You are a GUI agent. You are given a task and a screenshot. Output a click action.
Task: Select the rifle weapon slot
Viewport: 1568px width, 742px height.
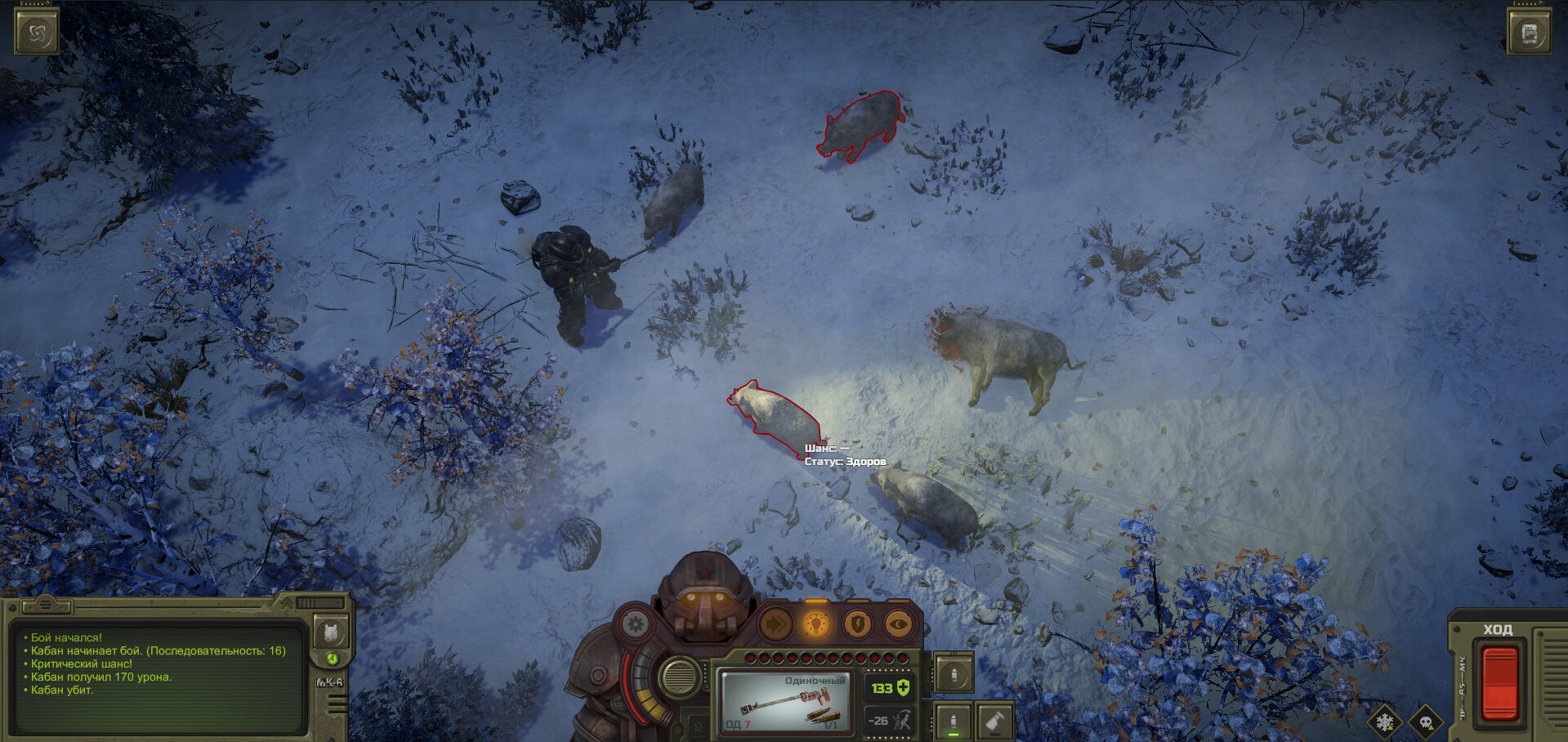[x=784, y=701]
